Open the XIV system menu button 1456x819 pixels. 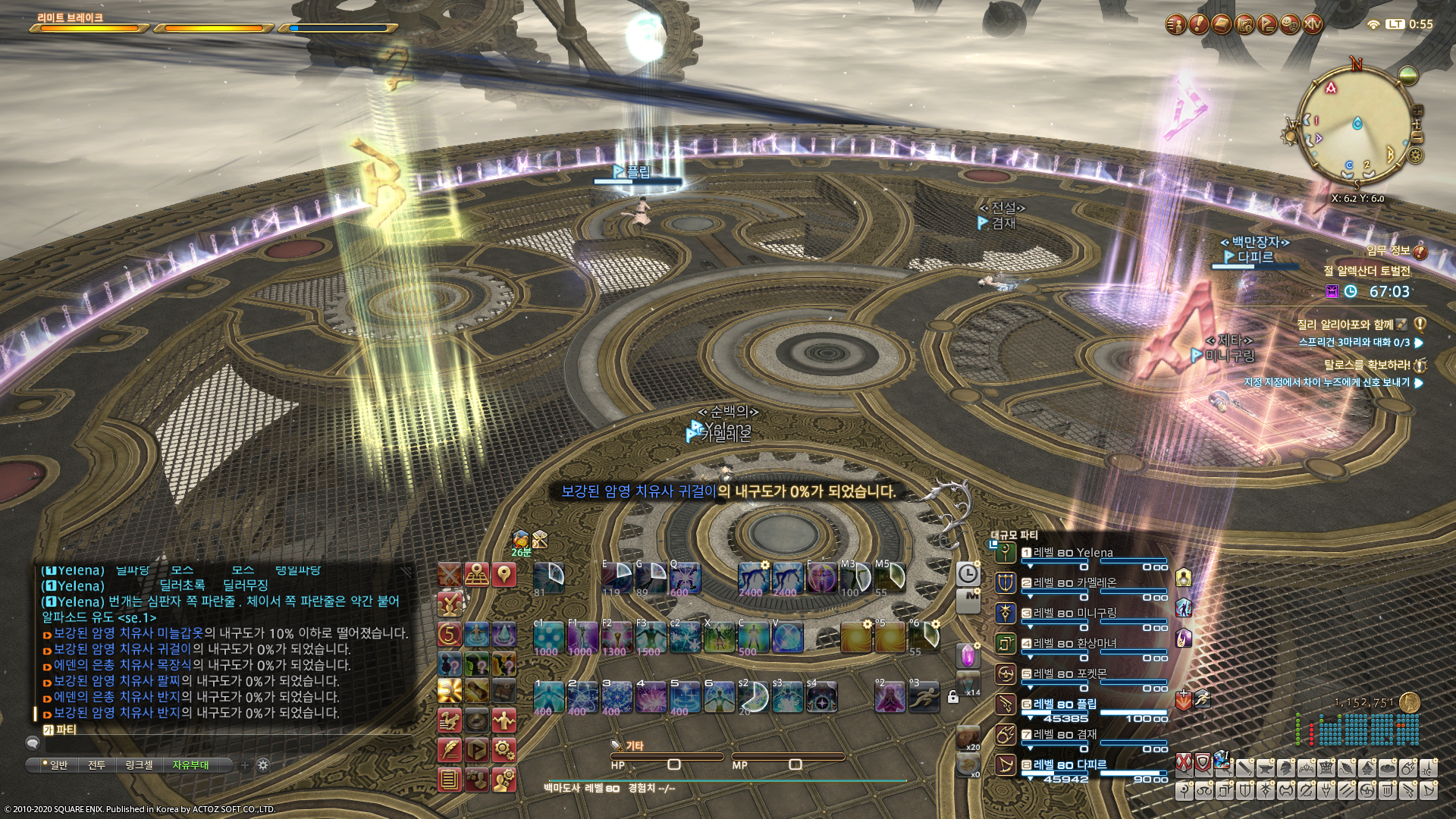(x=1313, y=25)
